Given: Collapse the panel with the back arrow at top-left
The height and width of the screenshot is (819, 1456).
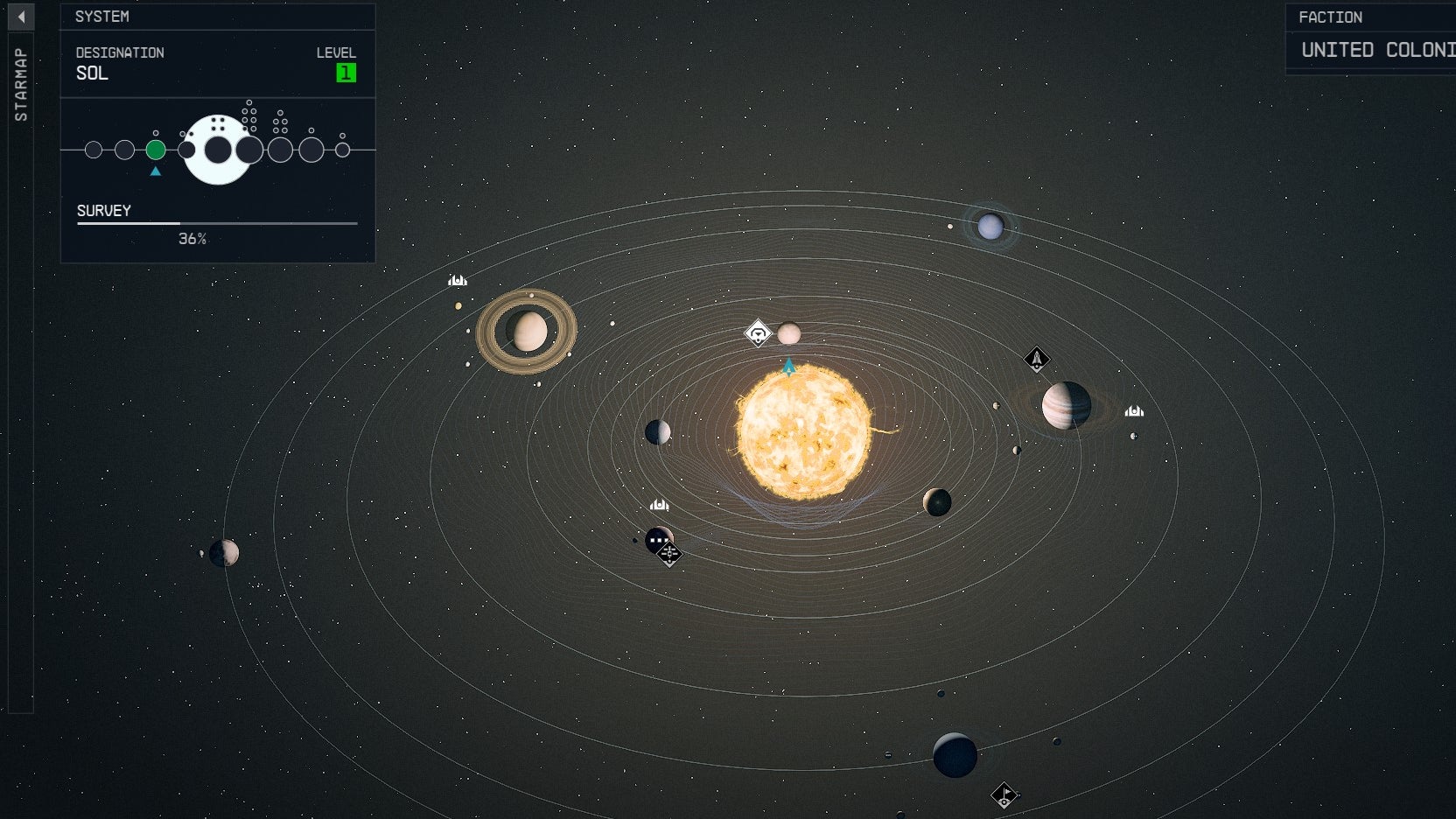Looking at the screenshot, I should 19,17.
